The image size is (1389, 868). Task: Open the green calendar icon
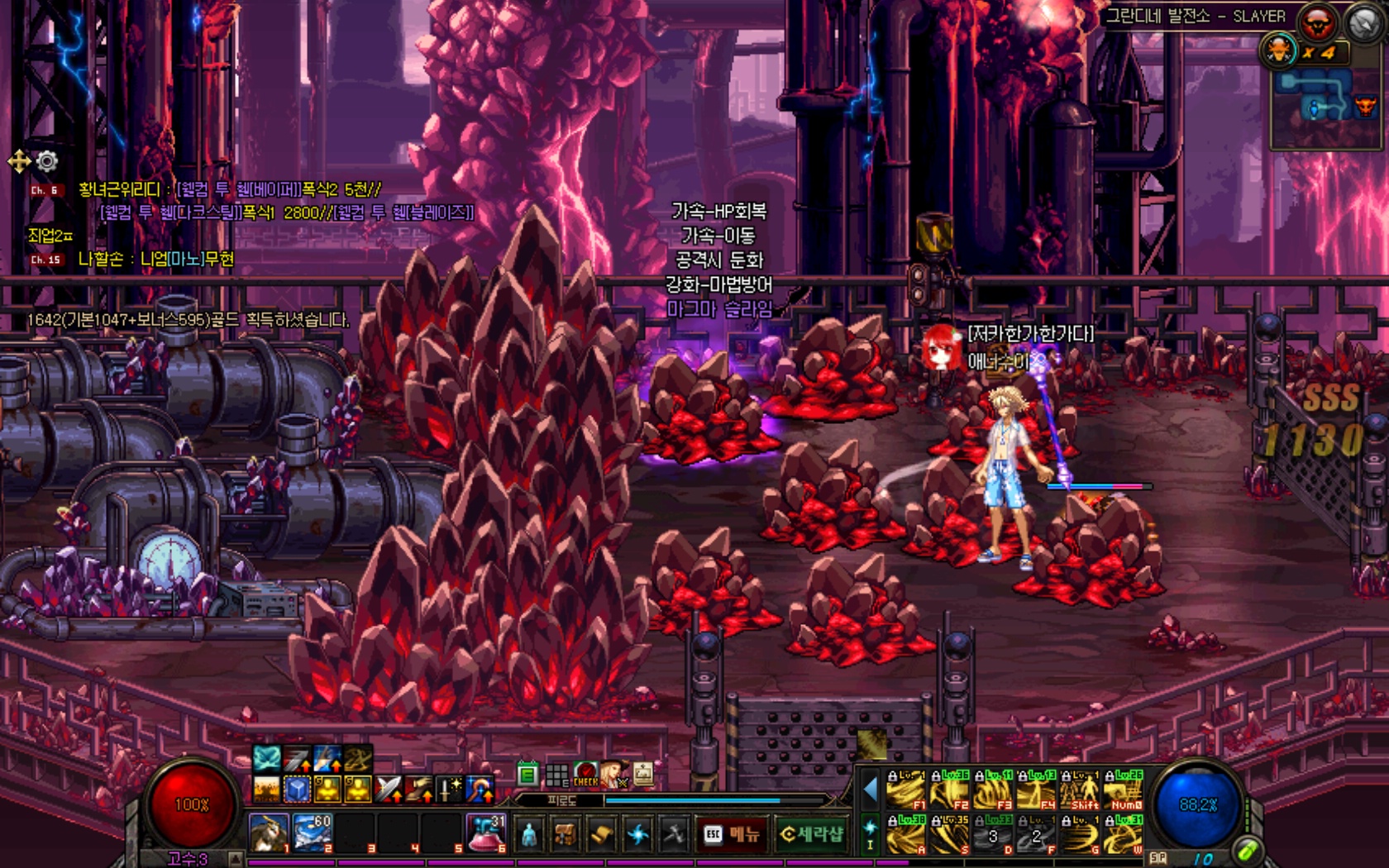tap(527, 775)
